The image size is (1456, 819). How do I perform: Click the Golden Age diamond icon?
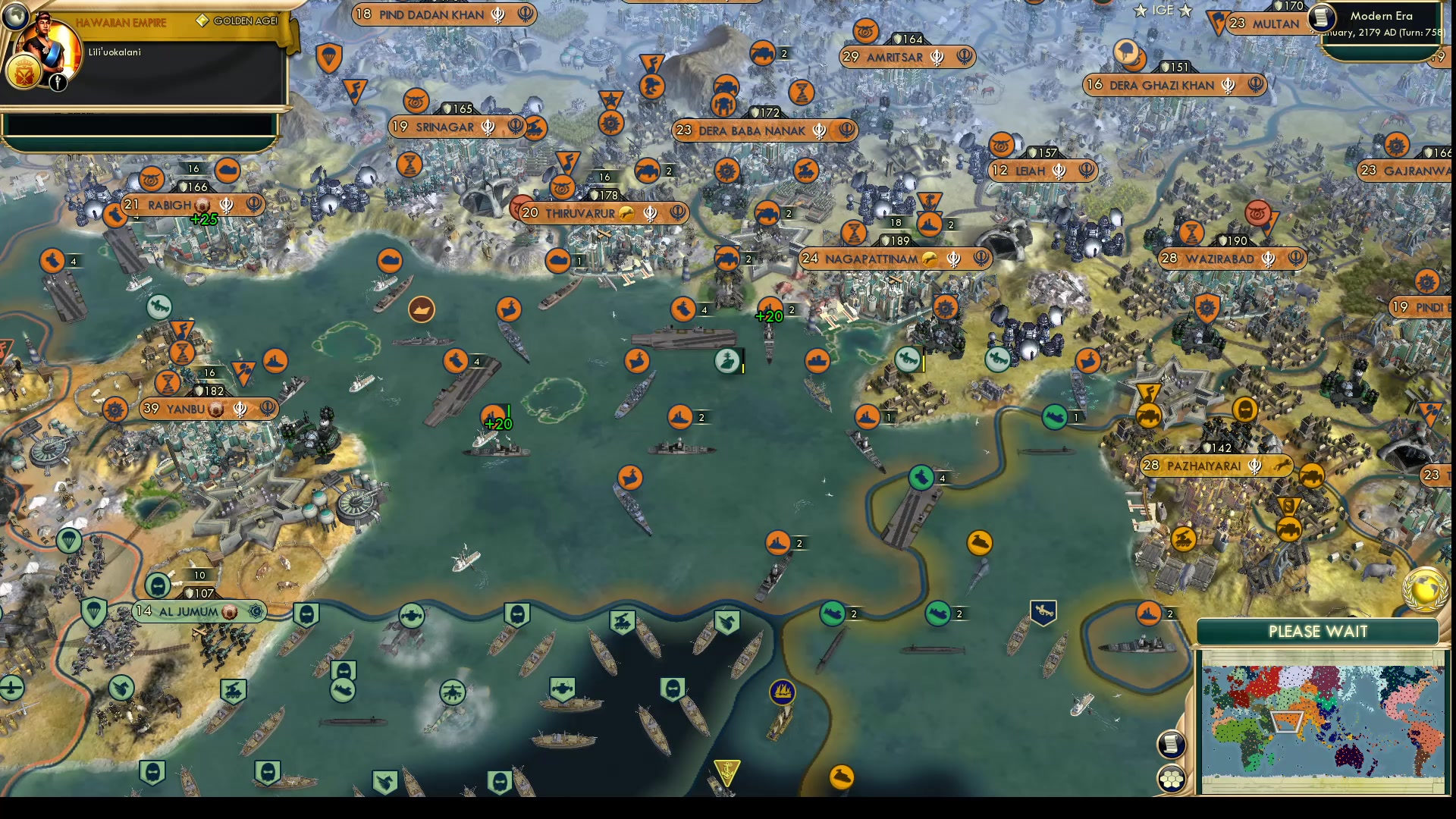(x=201, y=21)
